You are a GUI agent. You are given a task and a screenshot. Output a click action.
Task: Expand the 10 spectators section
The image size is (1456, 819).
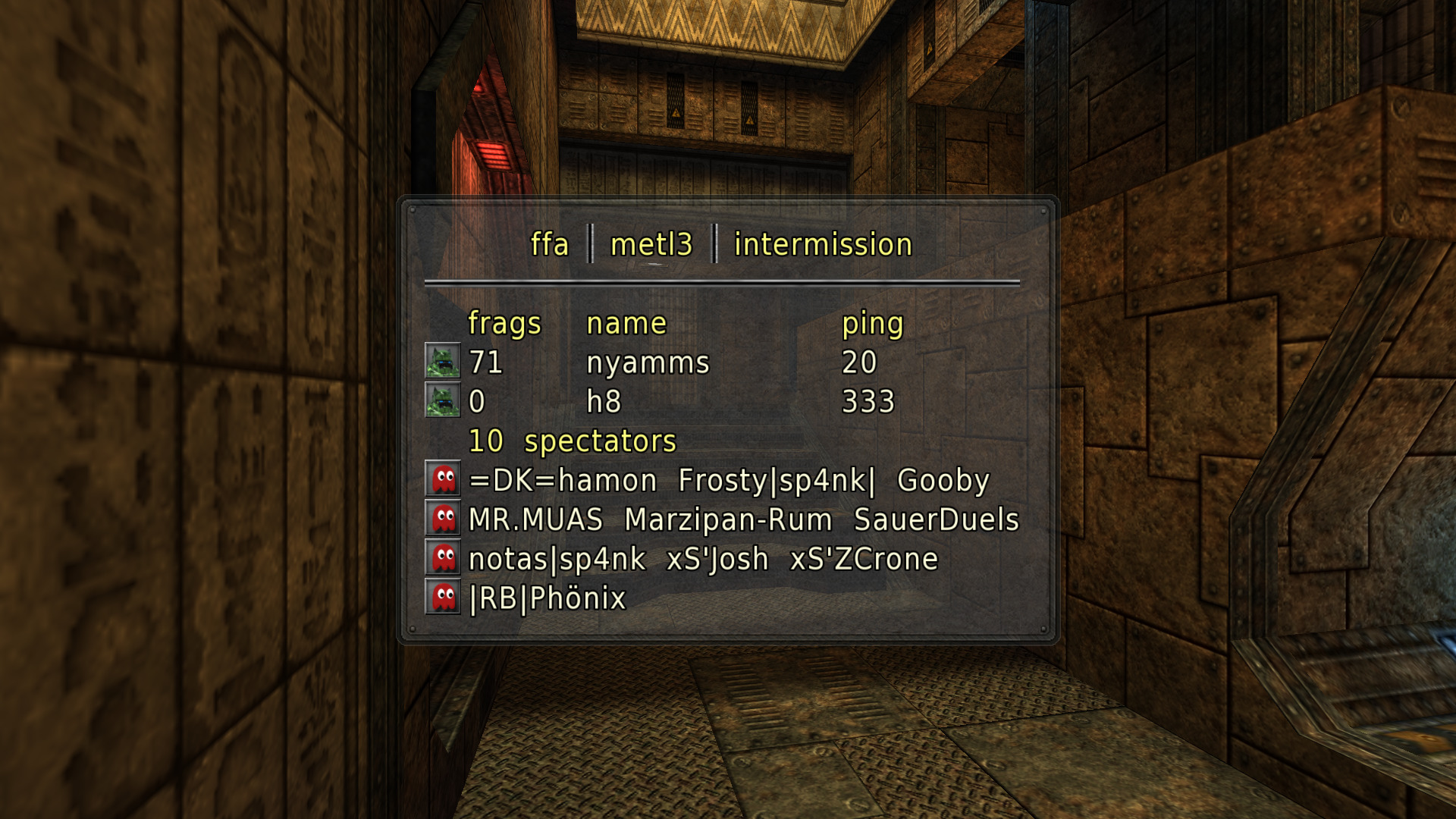571,441
